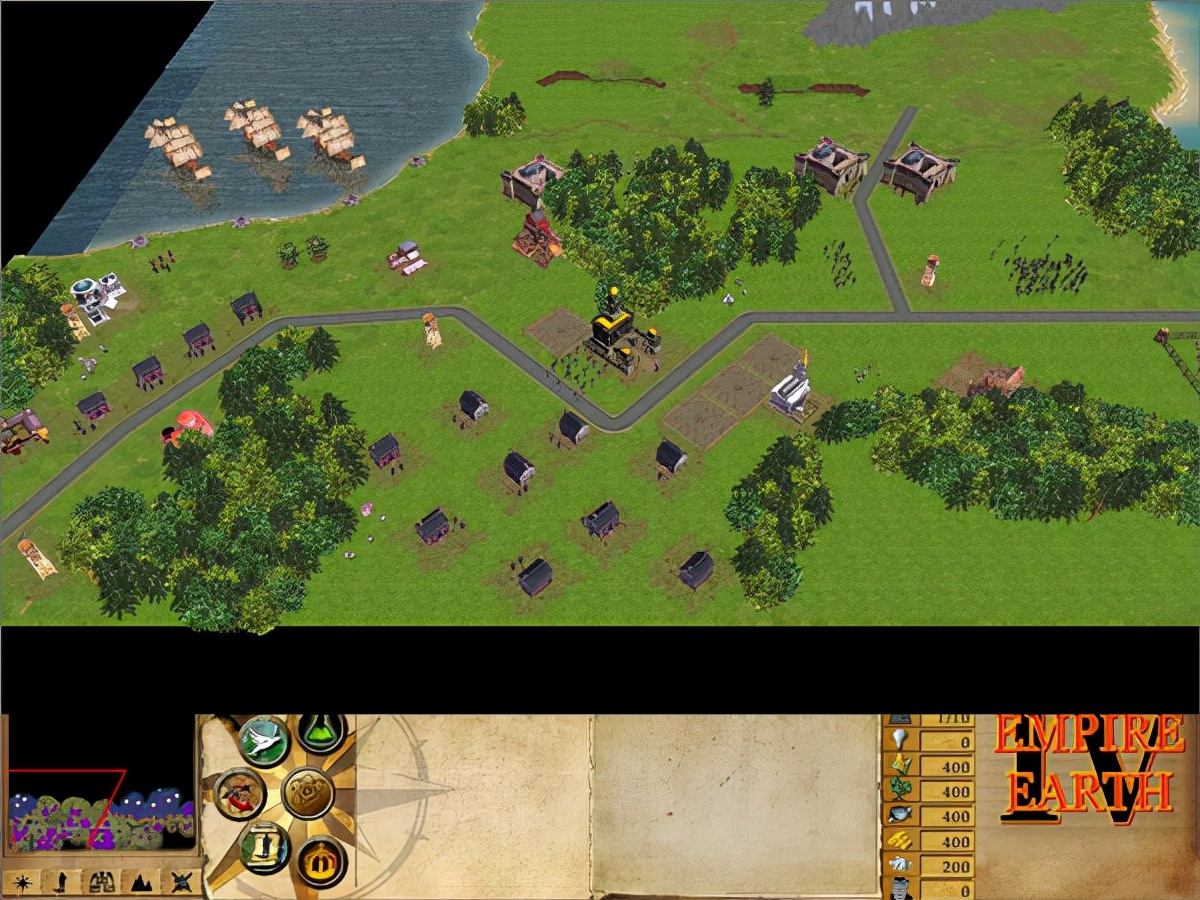This screenshot has width=1200, height=900.
Task: Select the white dove round button
Action: pos(265,741)
